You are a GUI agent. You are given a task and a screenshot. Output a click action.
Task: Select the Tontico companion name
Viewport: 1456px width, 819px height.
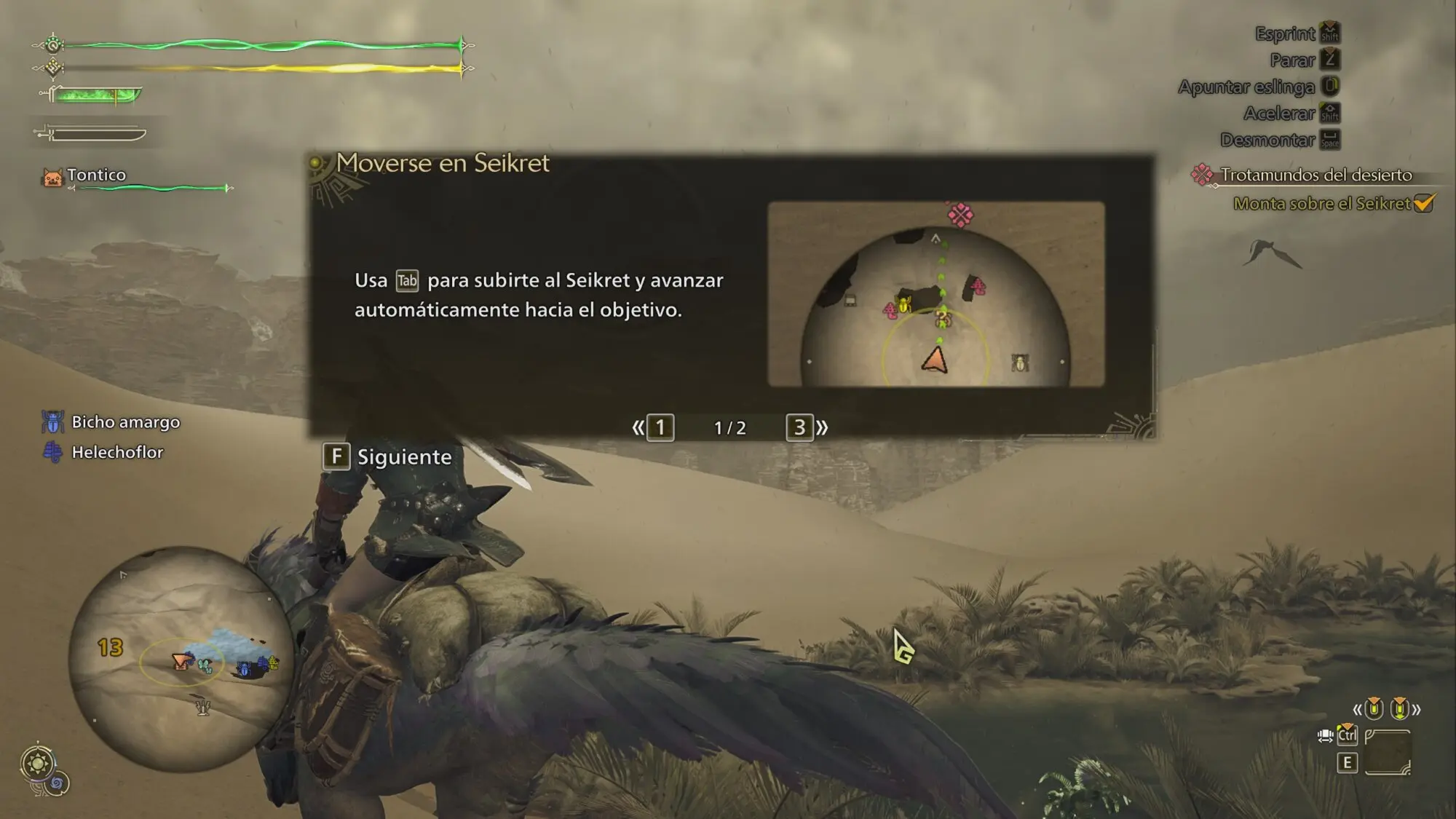coord(96,175)
